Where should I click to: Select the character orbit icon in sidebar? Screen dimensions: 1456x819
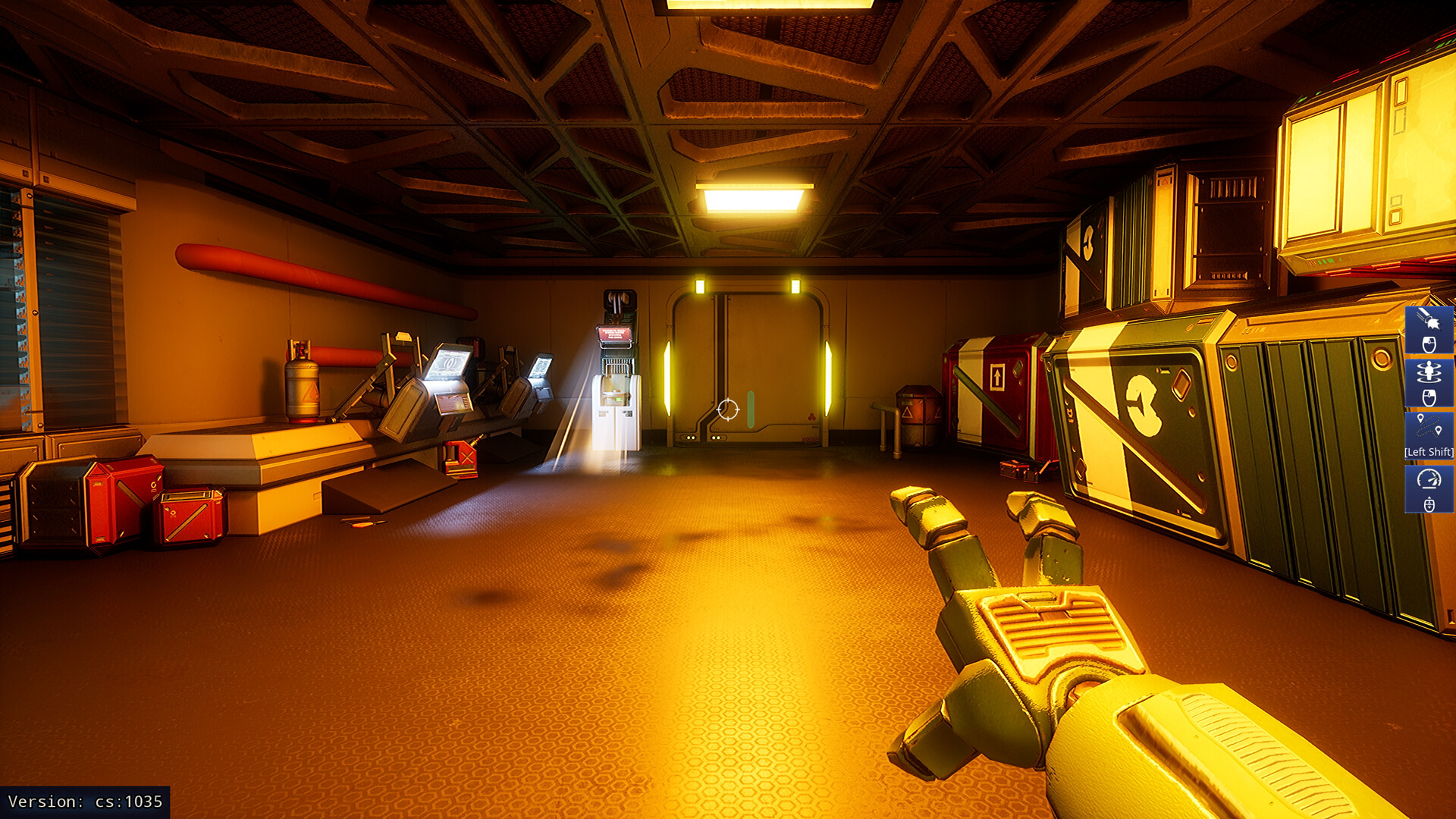pos(1429,371)
